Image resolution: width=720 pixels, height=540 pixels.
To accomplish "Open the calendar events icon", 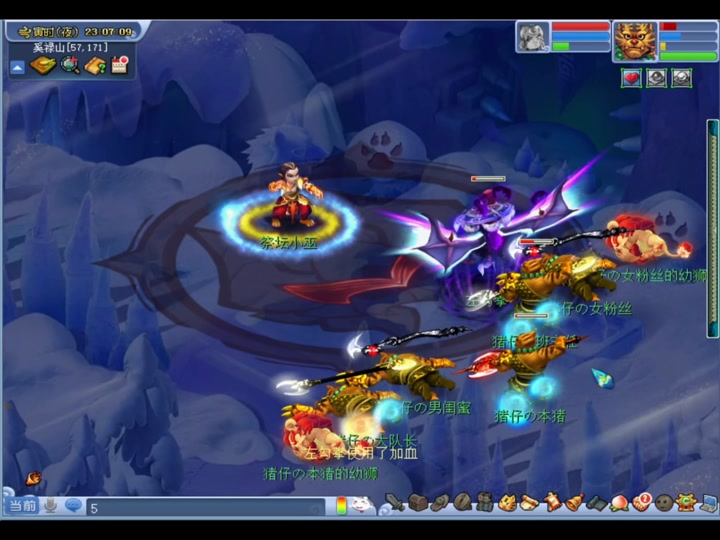I will point(120,66).
